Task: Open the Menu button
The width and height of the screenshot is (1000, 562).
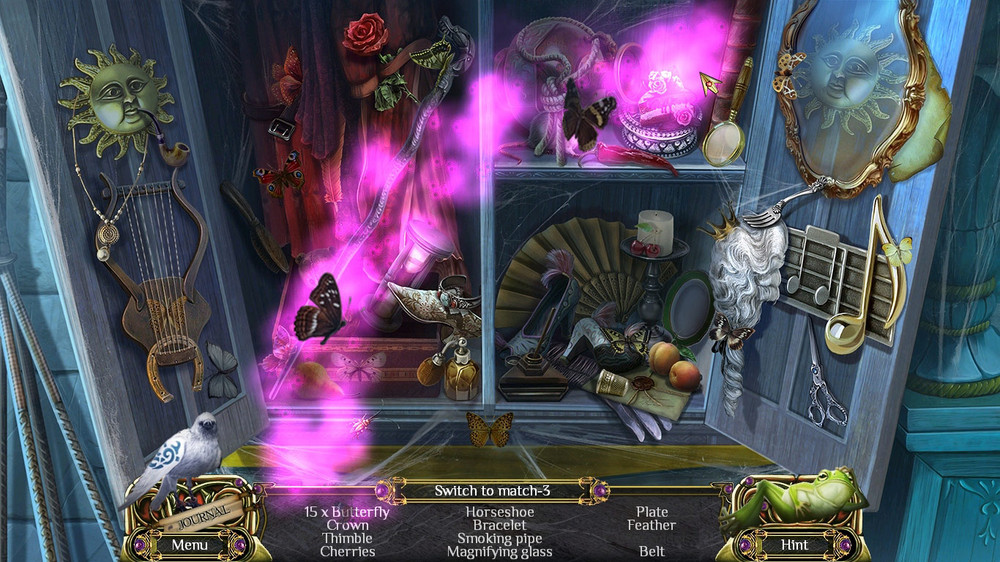Action: 189,545
